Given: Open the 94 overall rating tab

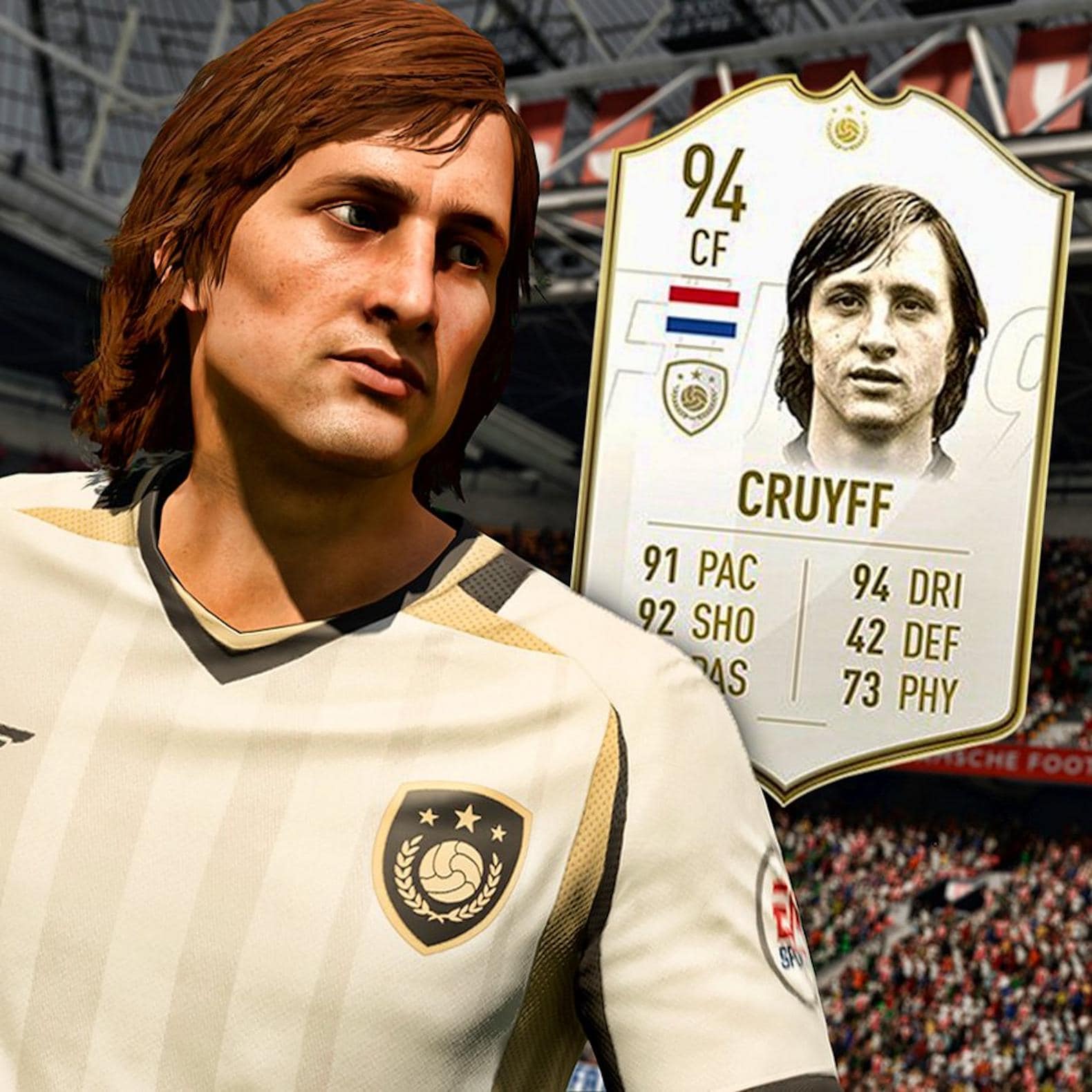Looking at the screenshot, I should [715, 178].
